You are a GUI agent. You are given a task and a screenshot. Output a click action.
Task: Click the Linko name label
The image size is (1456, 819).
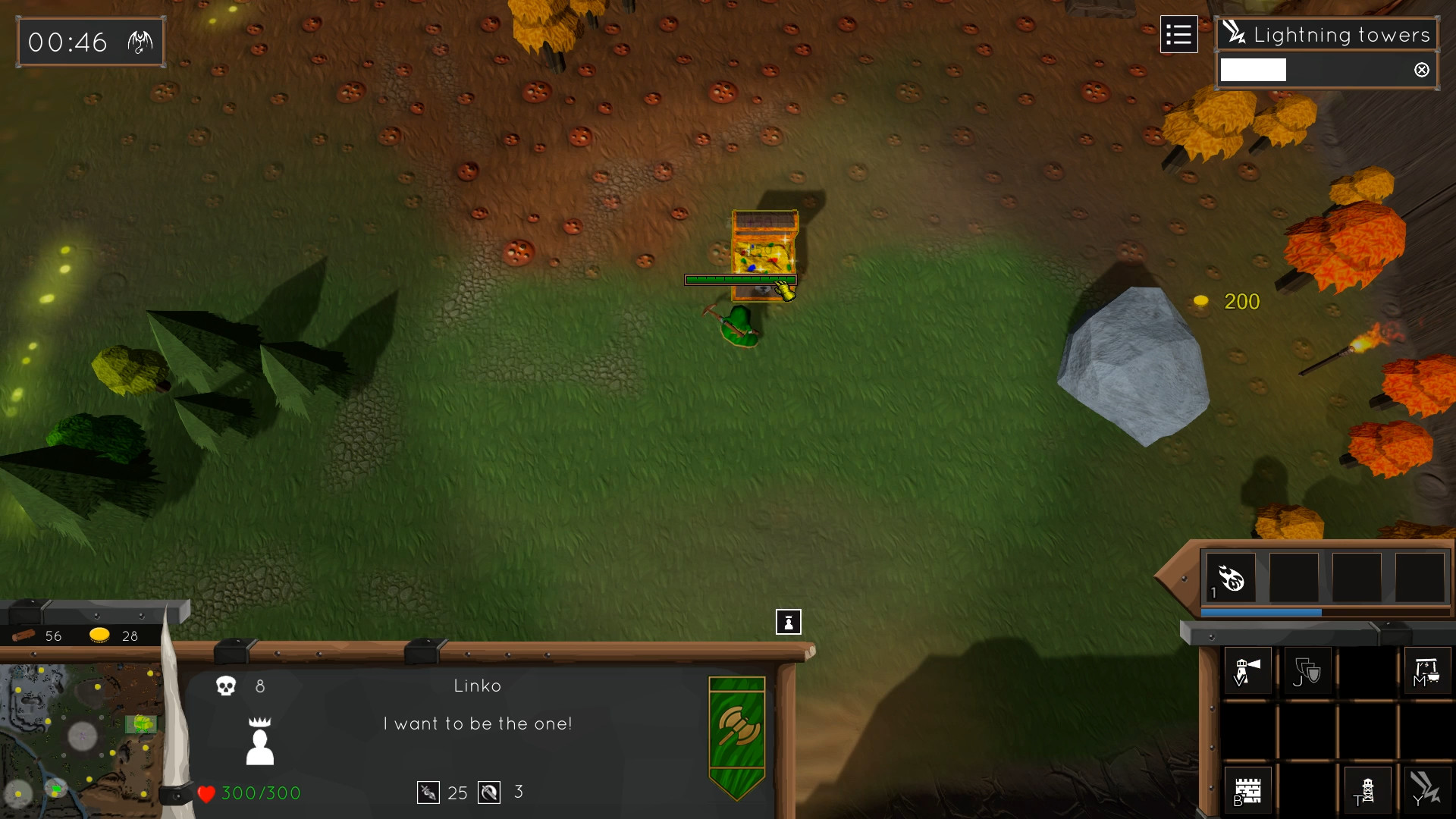(478, 686)
